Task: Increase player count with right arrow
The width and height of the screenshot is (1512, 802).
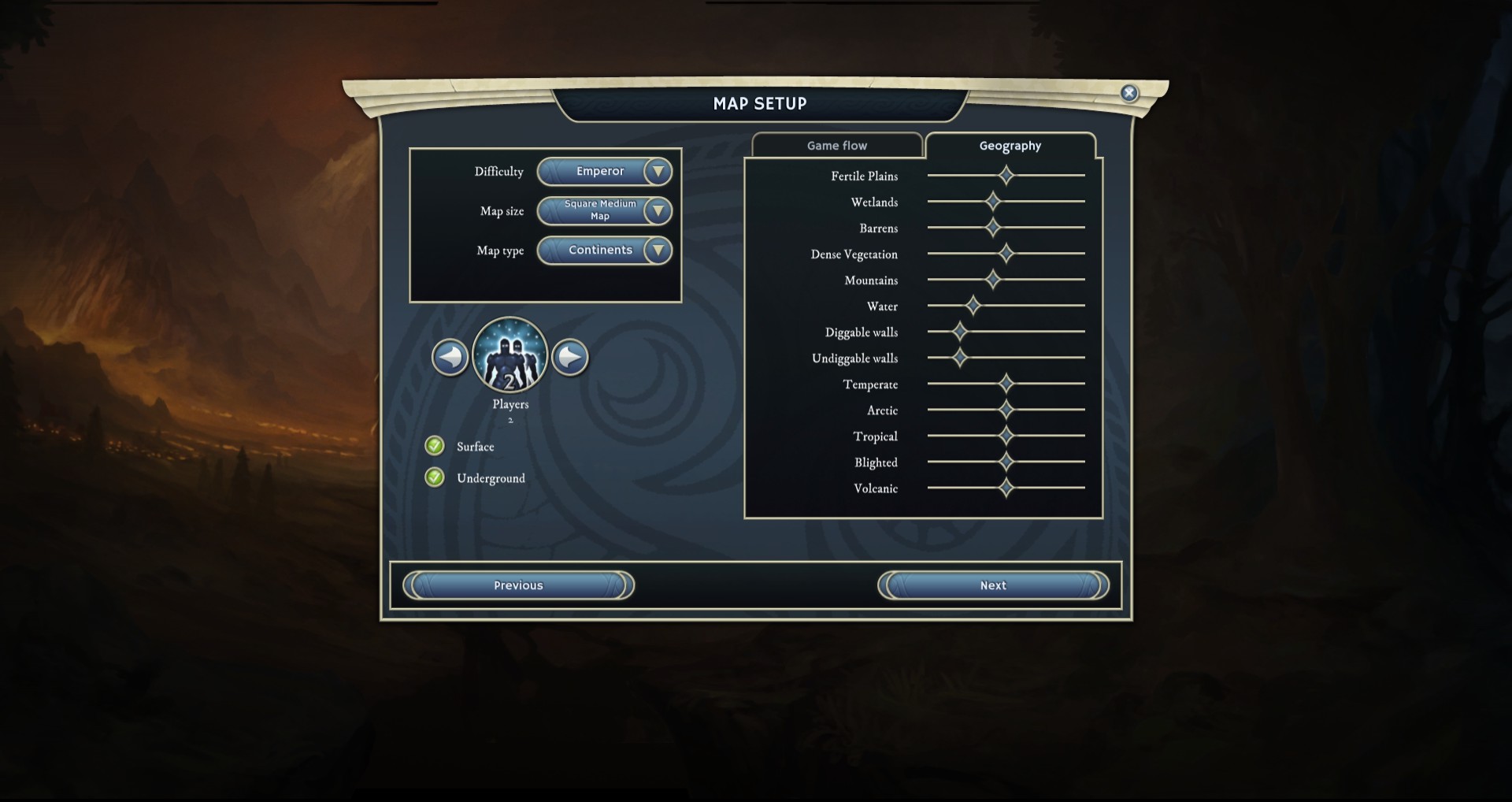Action: tap(570, 358)
